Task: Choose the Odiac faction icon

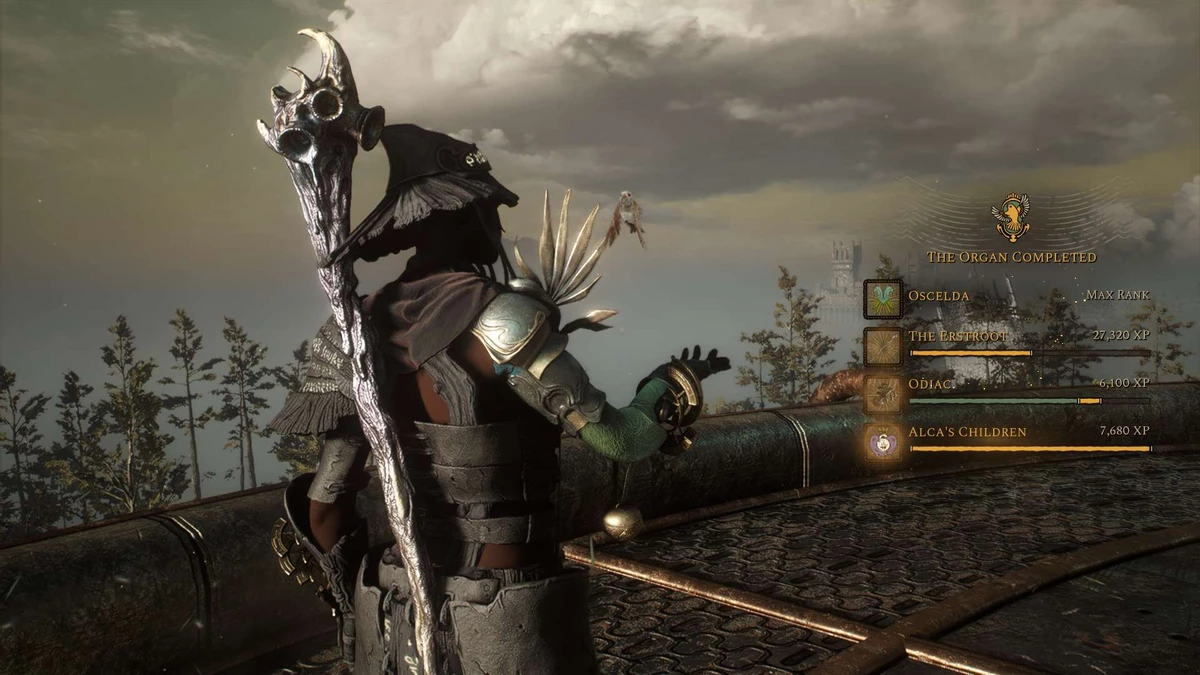Action: (883, 392)
